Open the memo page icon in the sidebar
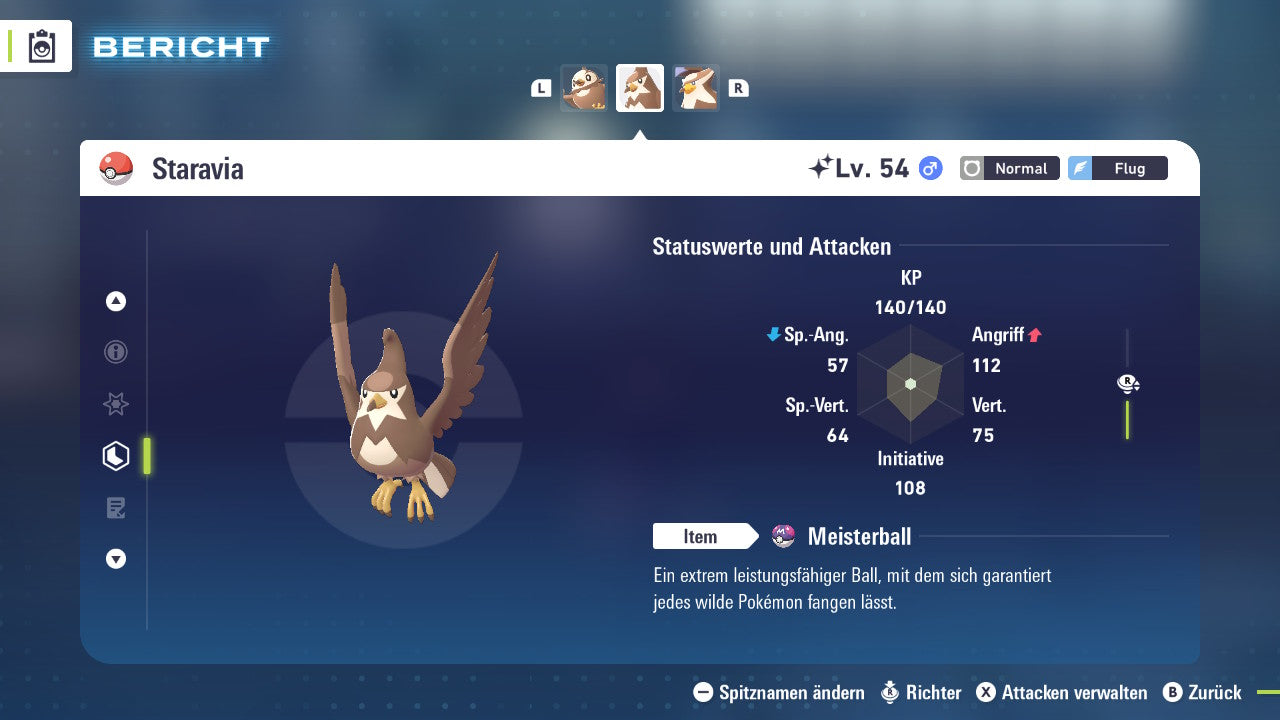Viewport: 1280px width, 720px height. 115,507
